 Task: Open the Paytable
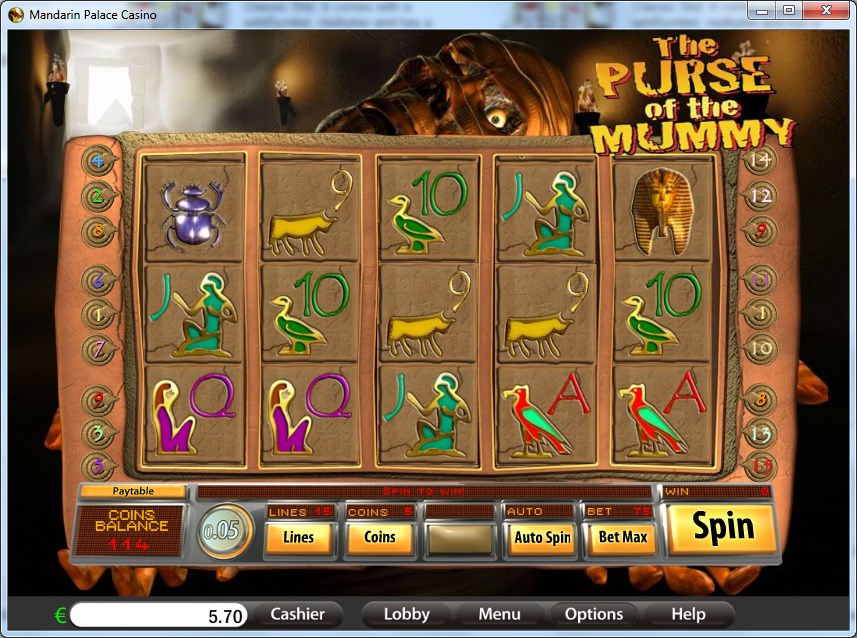pos(133,491)
